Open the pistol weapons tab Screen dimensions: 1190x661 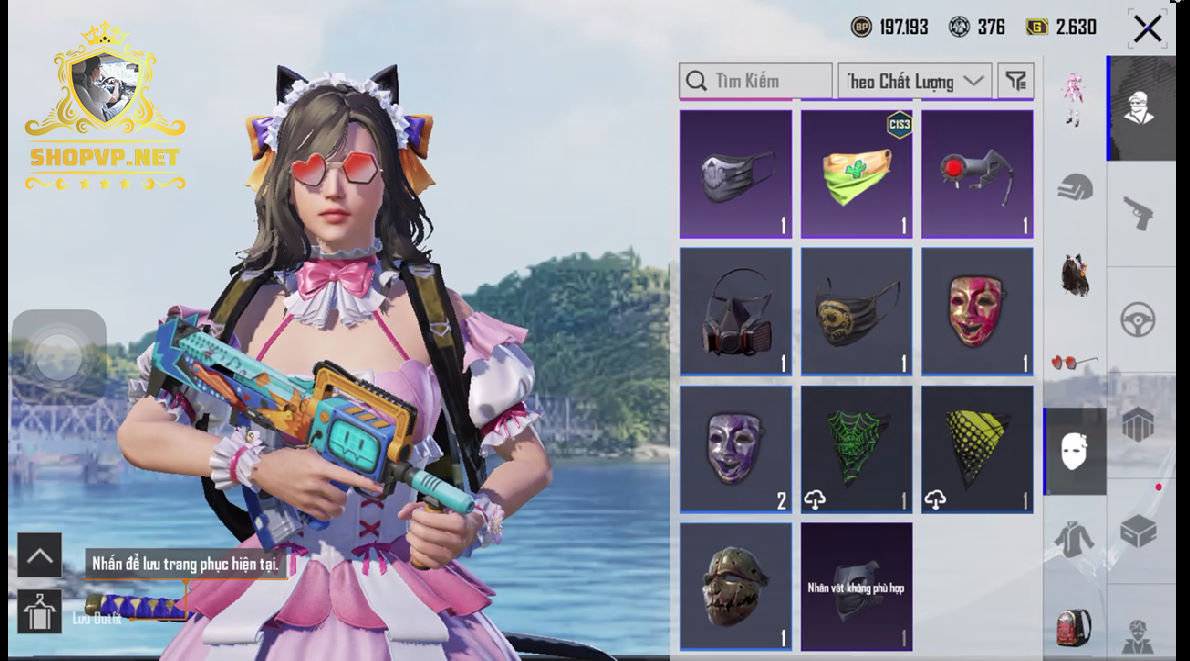pos(1138,212)
